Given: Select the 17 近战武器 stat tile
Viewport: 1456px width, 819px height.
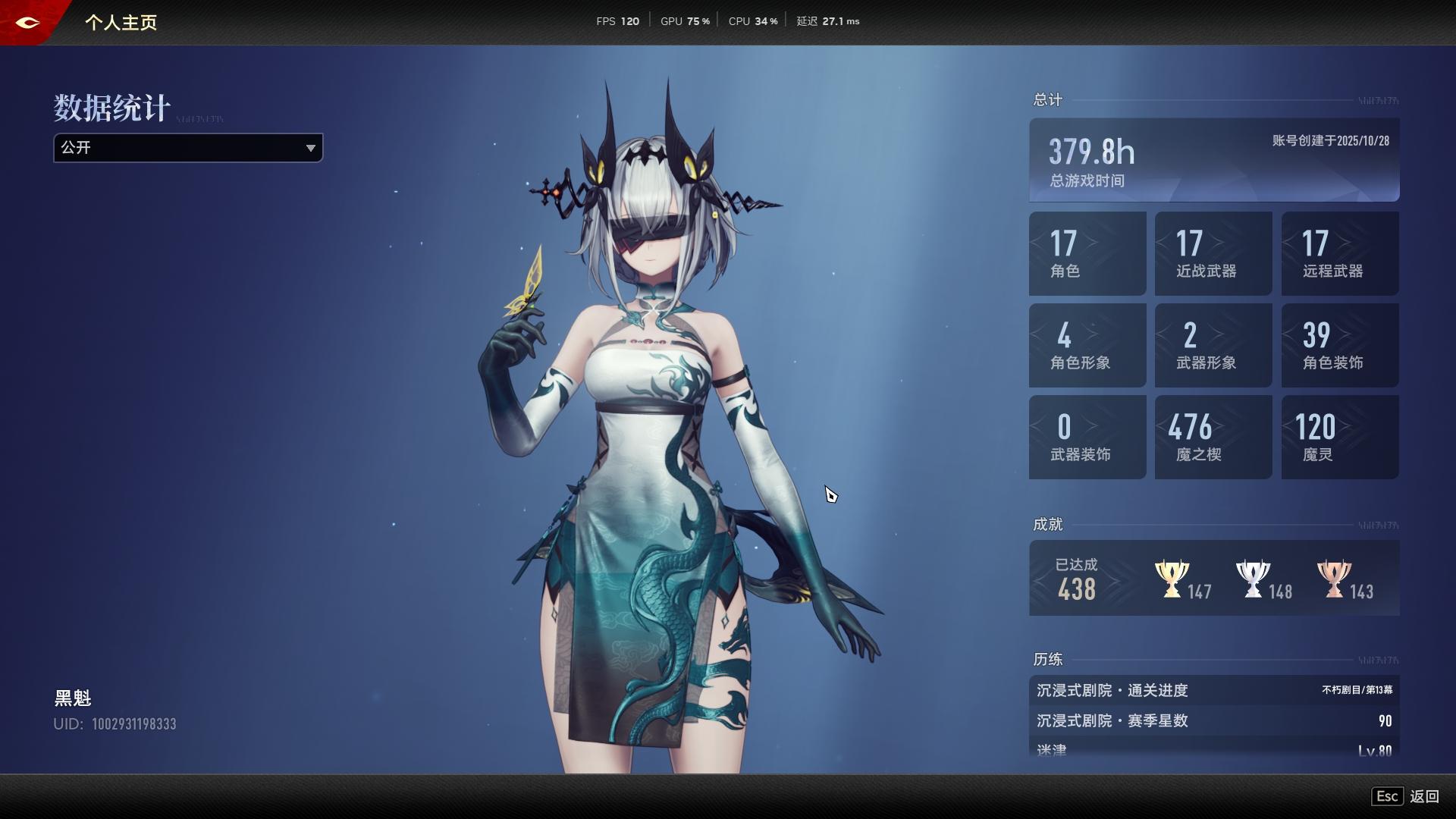Looking at the screenshot, I should click(1213, 253).
